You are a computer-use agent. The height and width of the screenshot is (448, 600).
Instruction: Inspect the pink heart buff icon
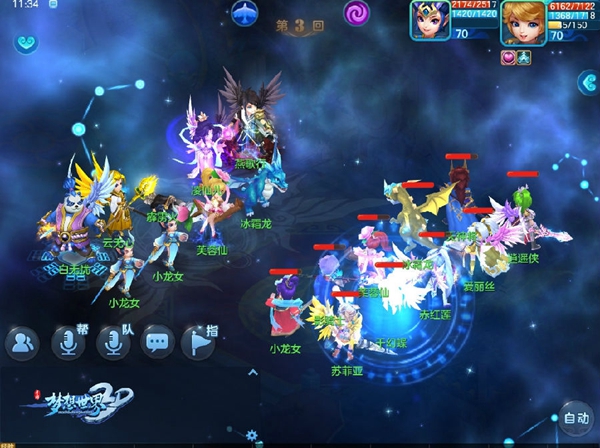coord(507,57)
